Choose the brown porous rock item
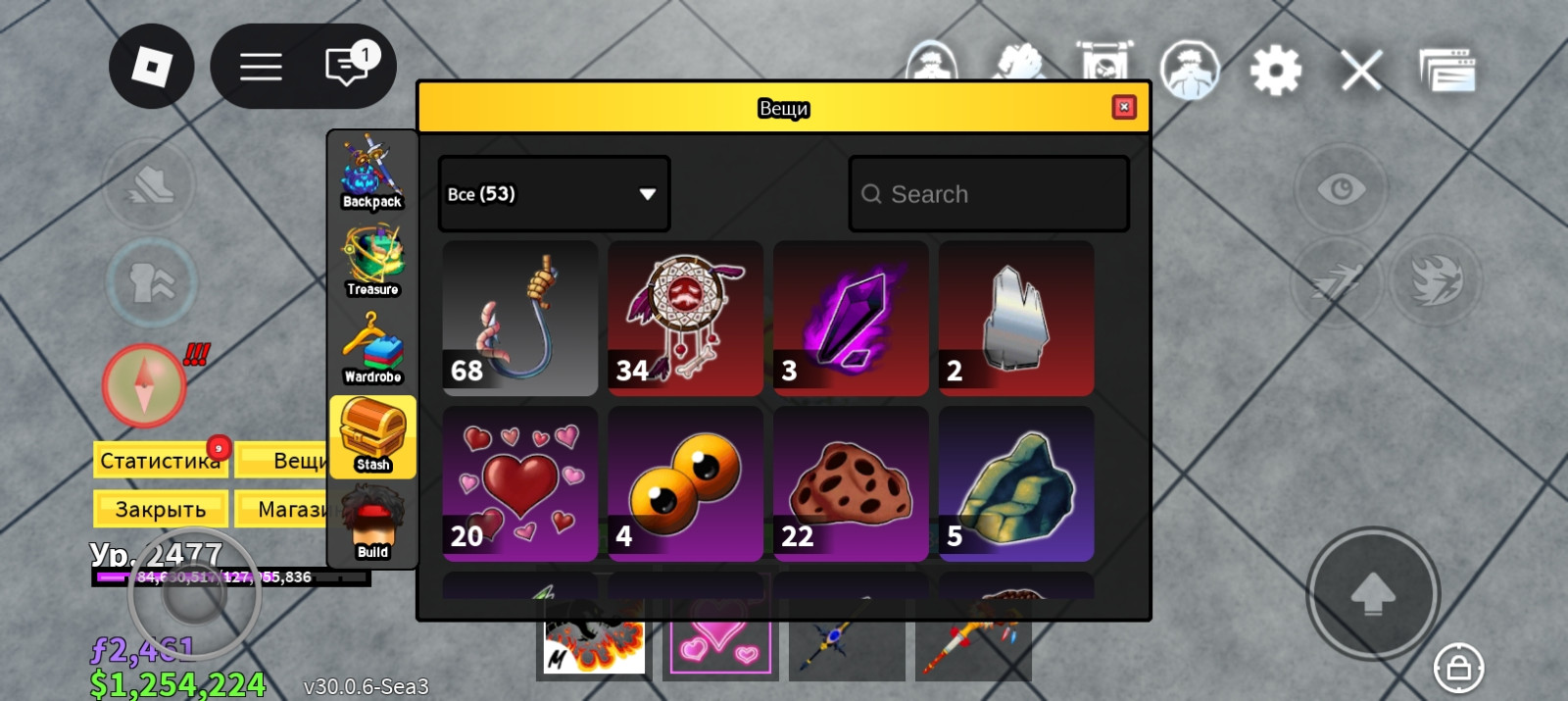The width and height of the screenshot is (1568, 701). tap(851, 483)
